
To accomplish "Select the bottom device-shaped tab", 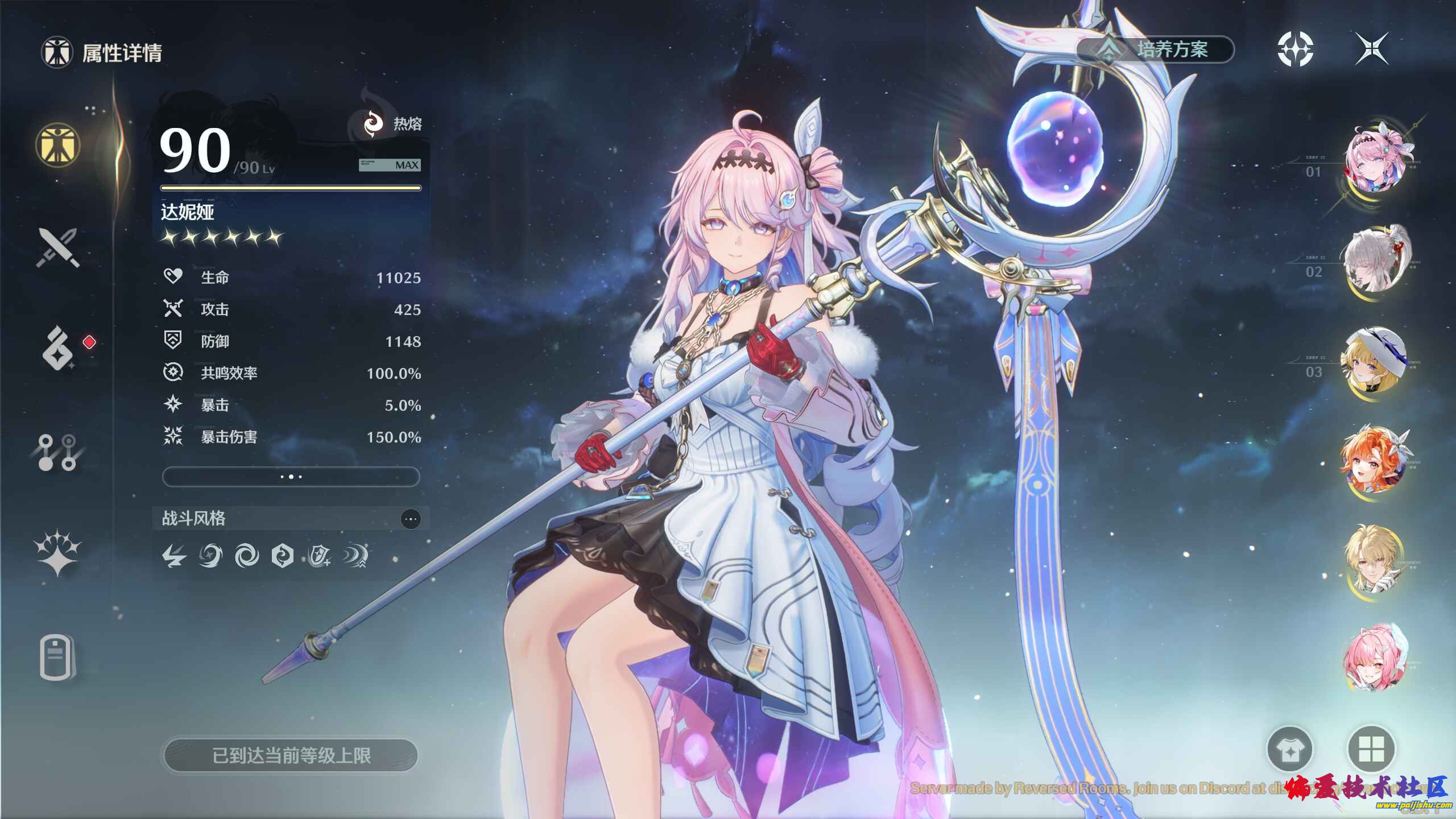I will (x=57, y=657).
